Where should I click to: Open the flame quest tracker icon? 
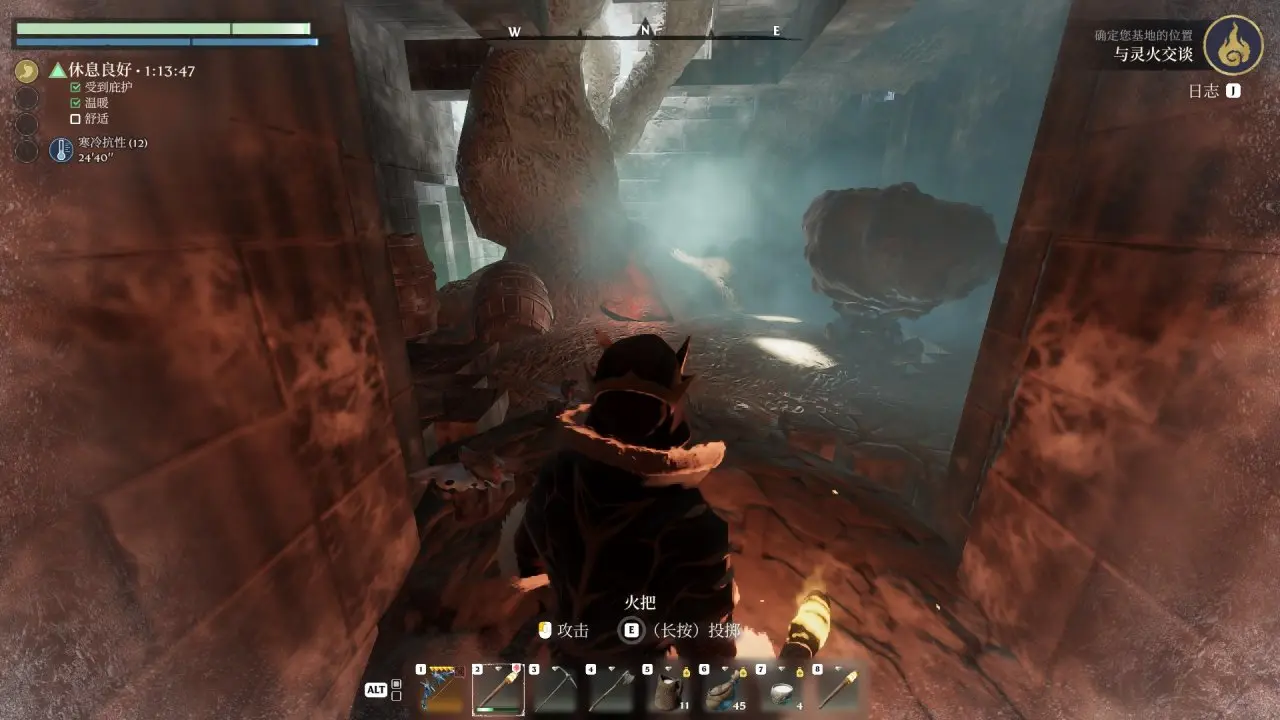point(1231,45)
